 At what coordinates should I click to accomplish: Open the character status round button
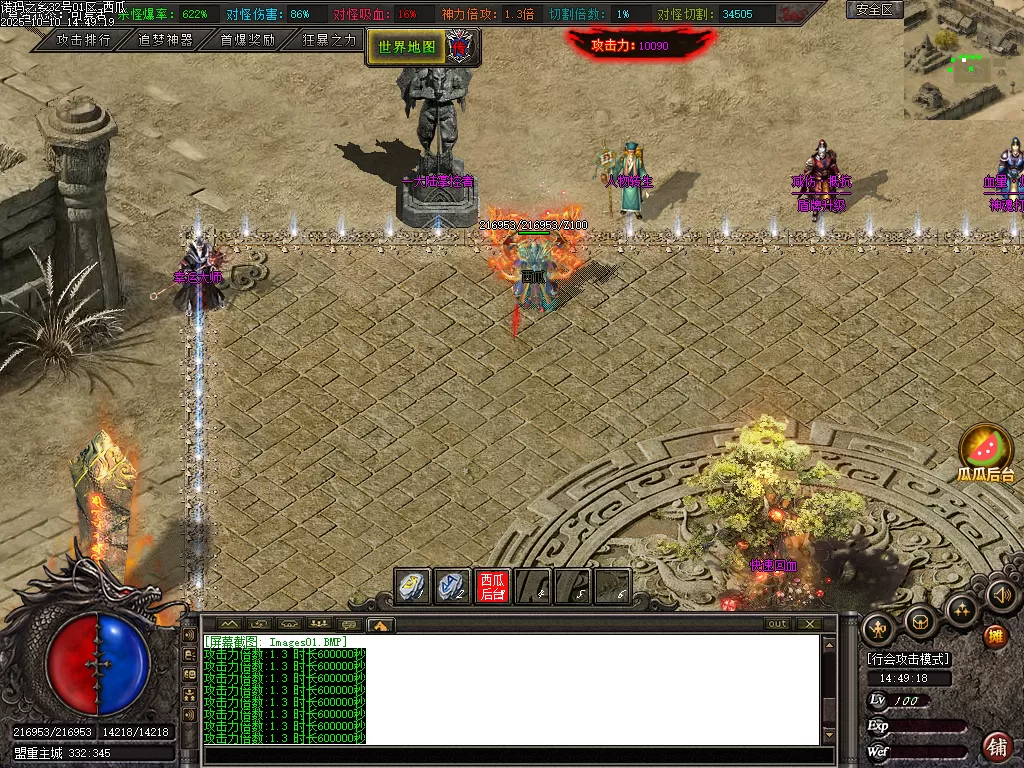[879, 628]
